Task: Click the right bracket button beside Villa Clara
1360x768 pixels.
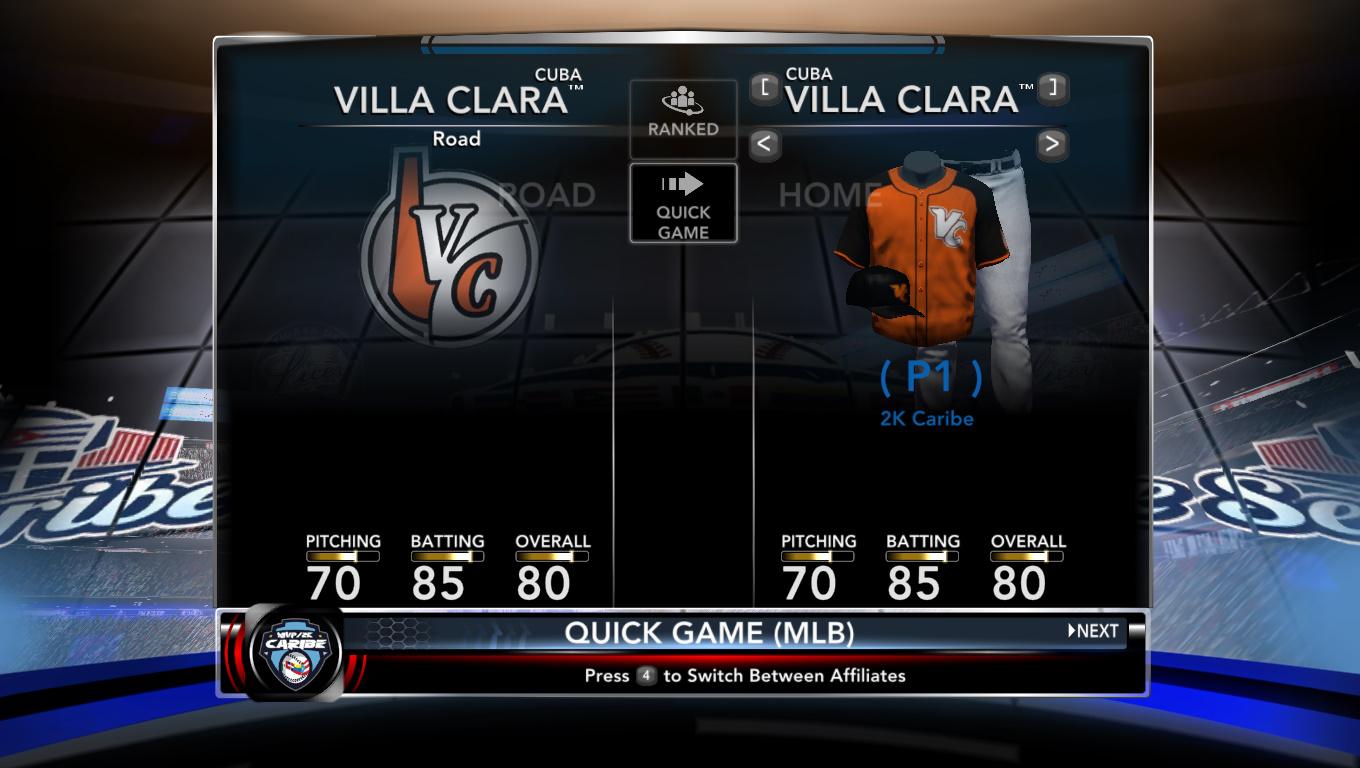Action: (1051, 88)
